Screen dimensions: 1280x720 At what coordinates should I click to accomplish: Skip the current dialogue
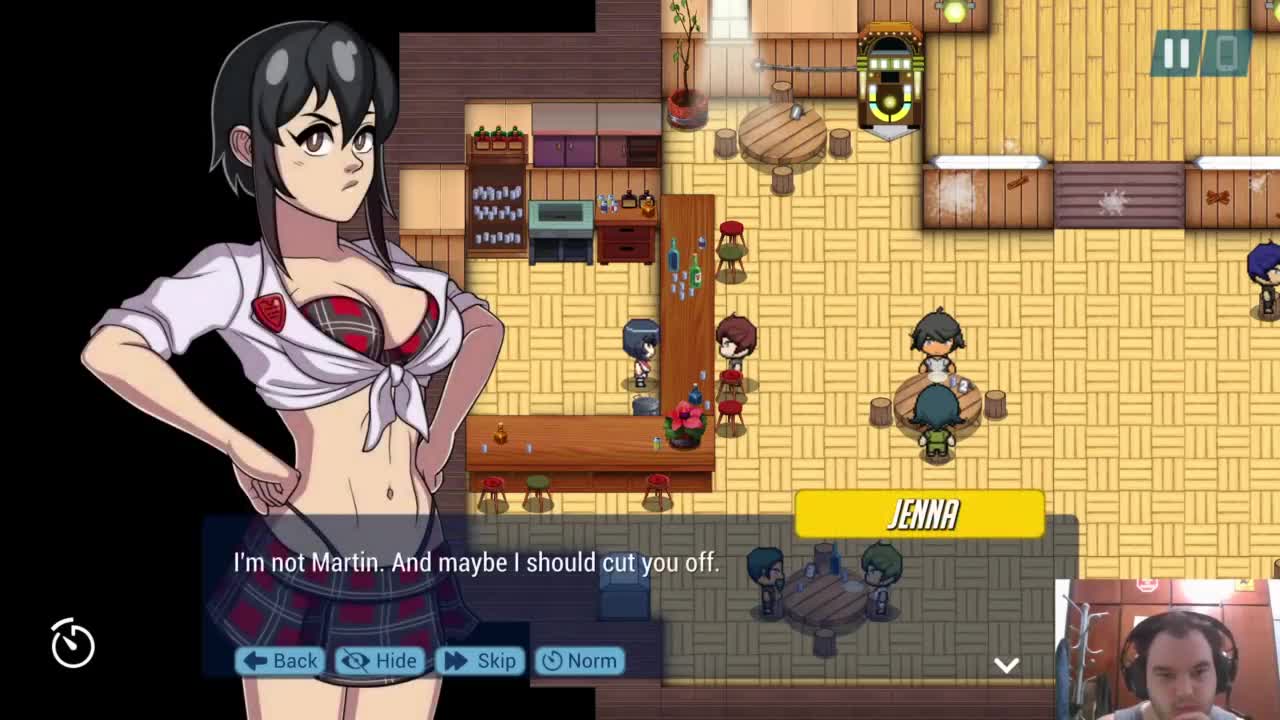(x=480, y=661)
